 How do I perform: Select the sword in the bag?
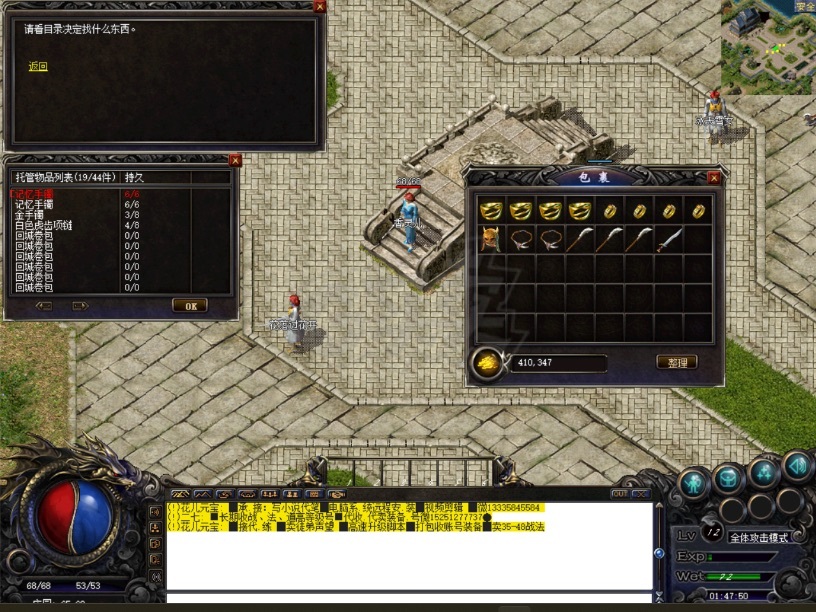[x=669, y=239]
